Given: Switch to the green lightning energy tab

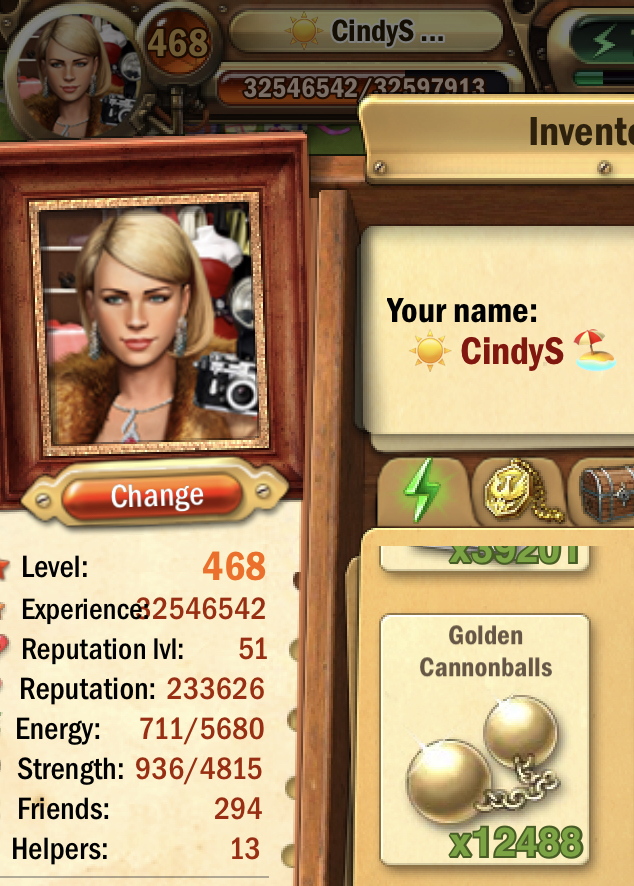Looking at the screenshot, I should point(422,490).
